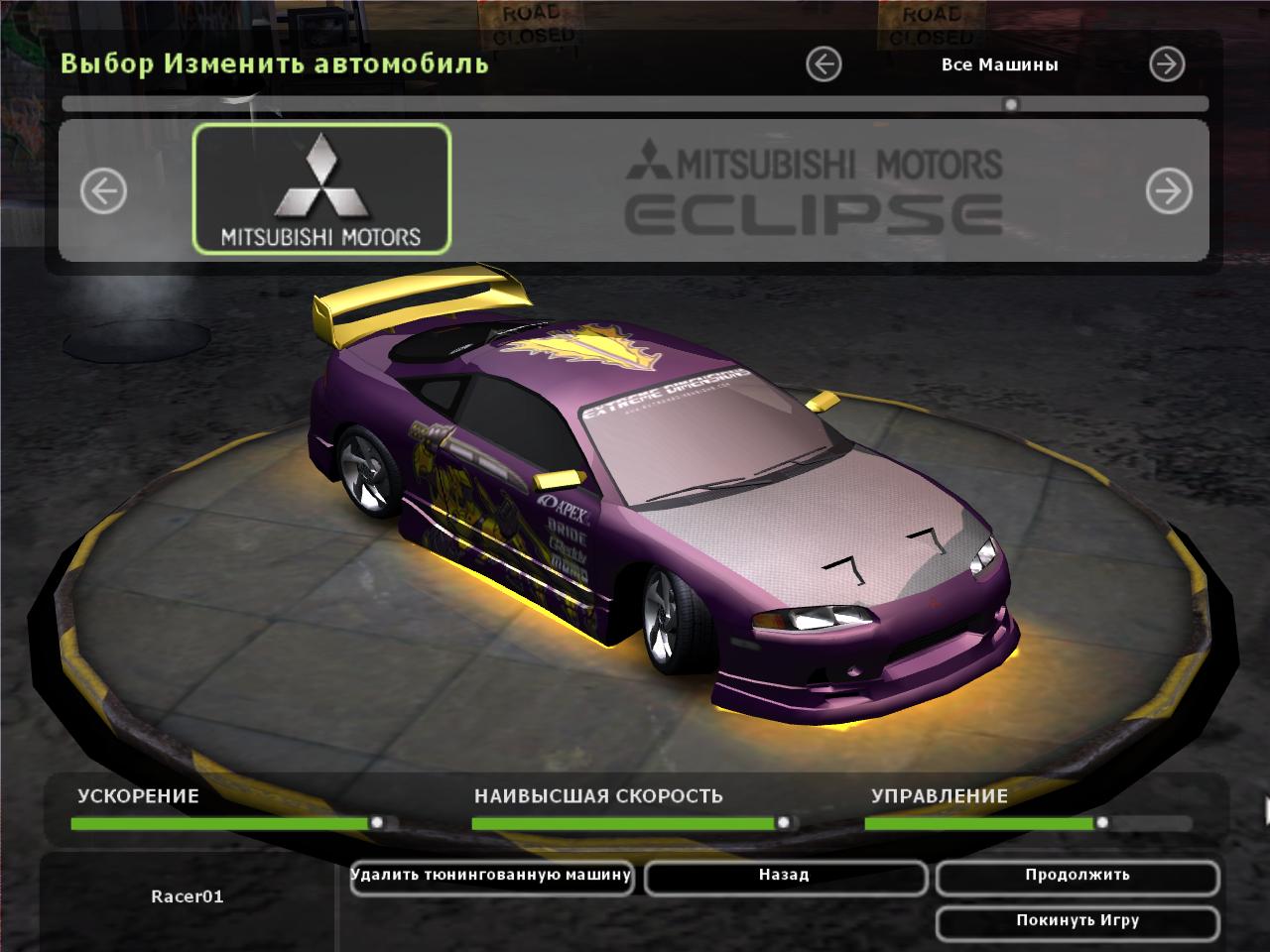Image resolution: width=1270 pixels, height=952 pixels.
Task: Go back with the 'Назад' button
Action: point(785,877)
